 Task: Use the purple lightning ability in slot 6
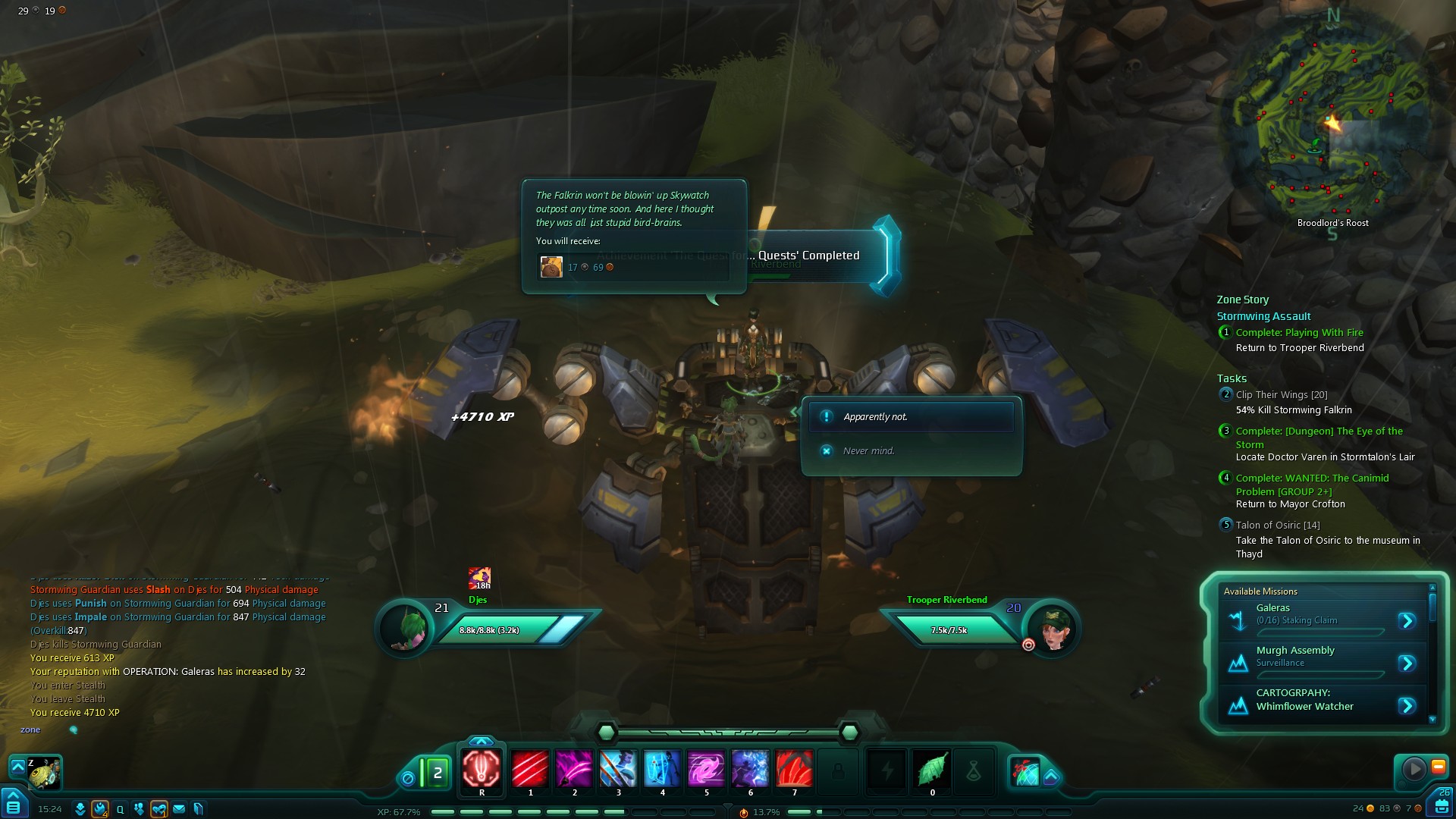pyautogui.click(x=750, y=769)
